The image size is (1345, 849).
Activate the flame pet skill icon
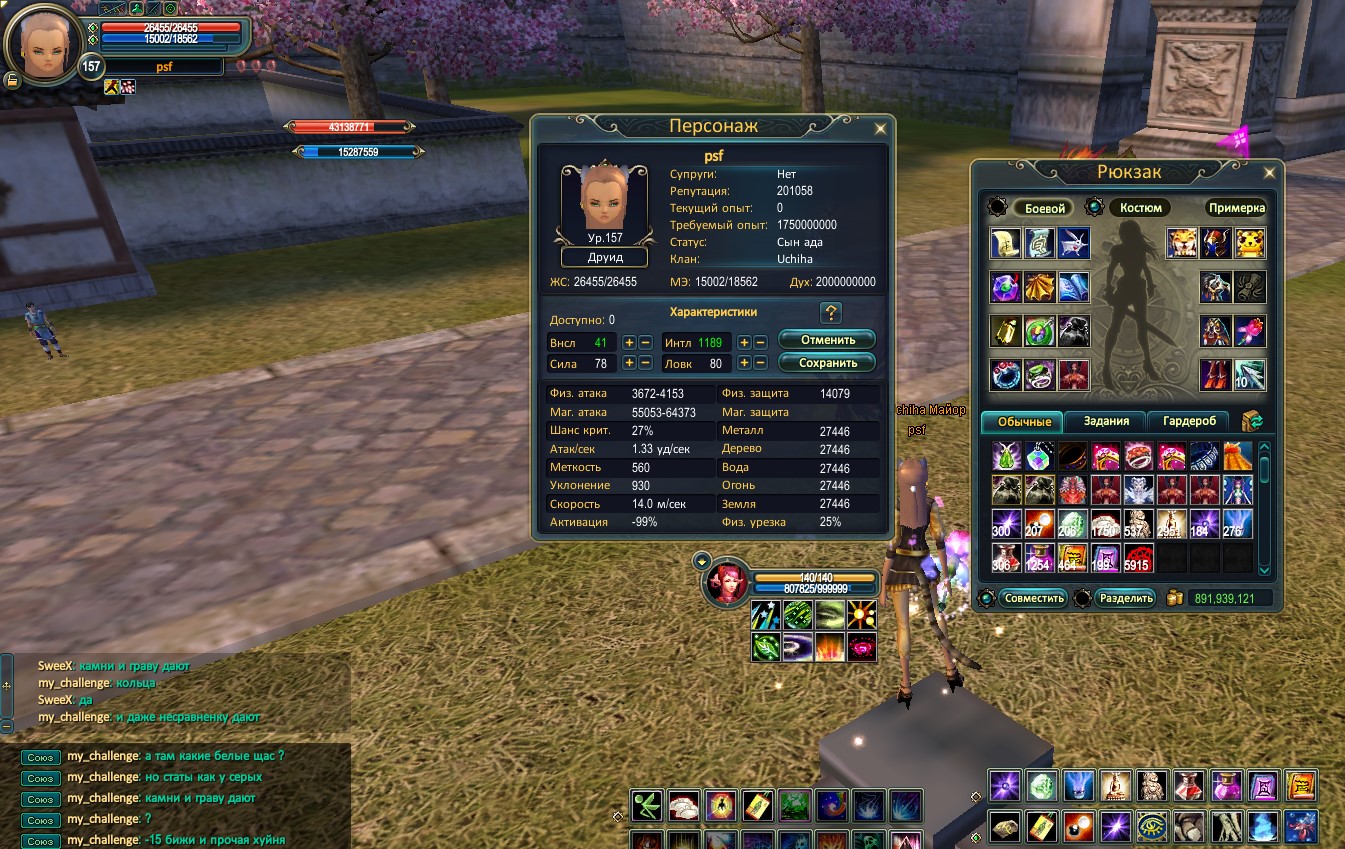[830, 647]
